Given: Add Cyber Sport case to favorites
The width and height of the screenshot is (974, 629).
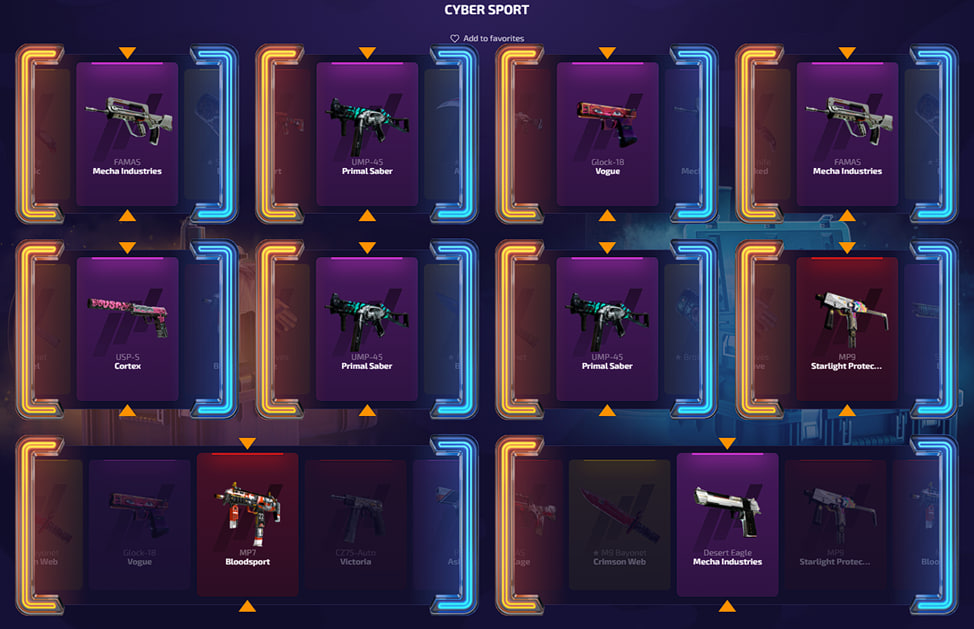Looking at the screenshot, I should [487, 39].
